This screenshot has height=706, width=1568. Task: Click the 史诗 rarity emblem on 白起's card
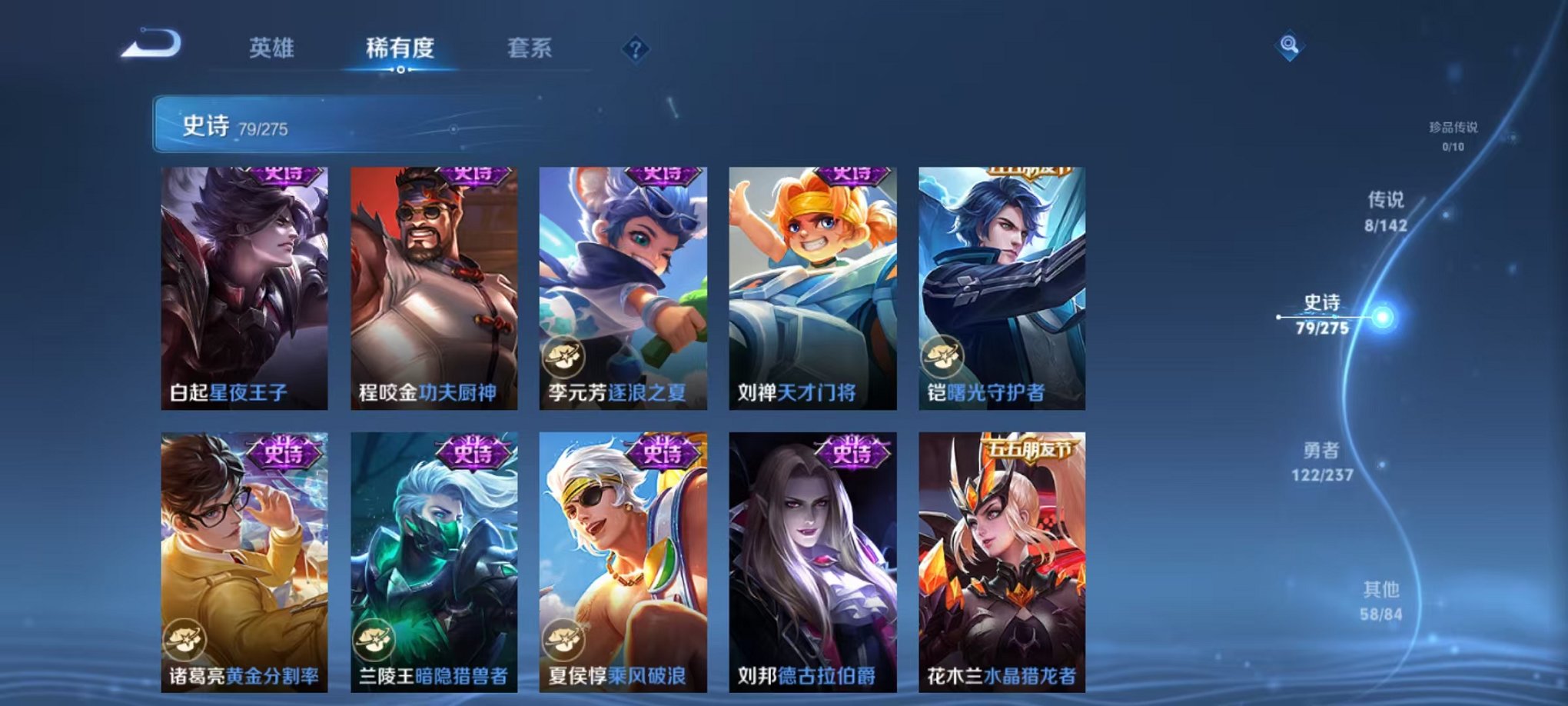283,177
